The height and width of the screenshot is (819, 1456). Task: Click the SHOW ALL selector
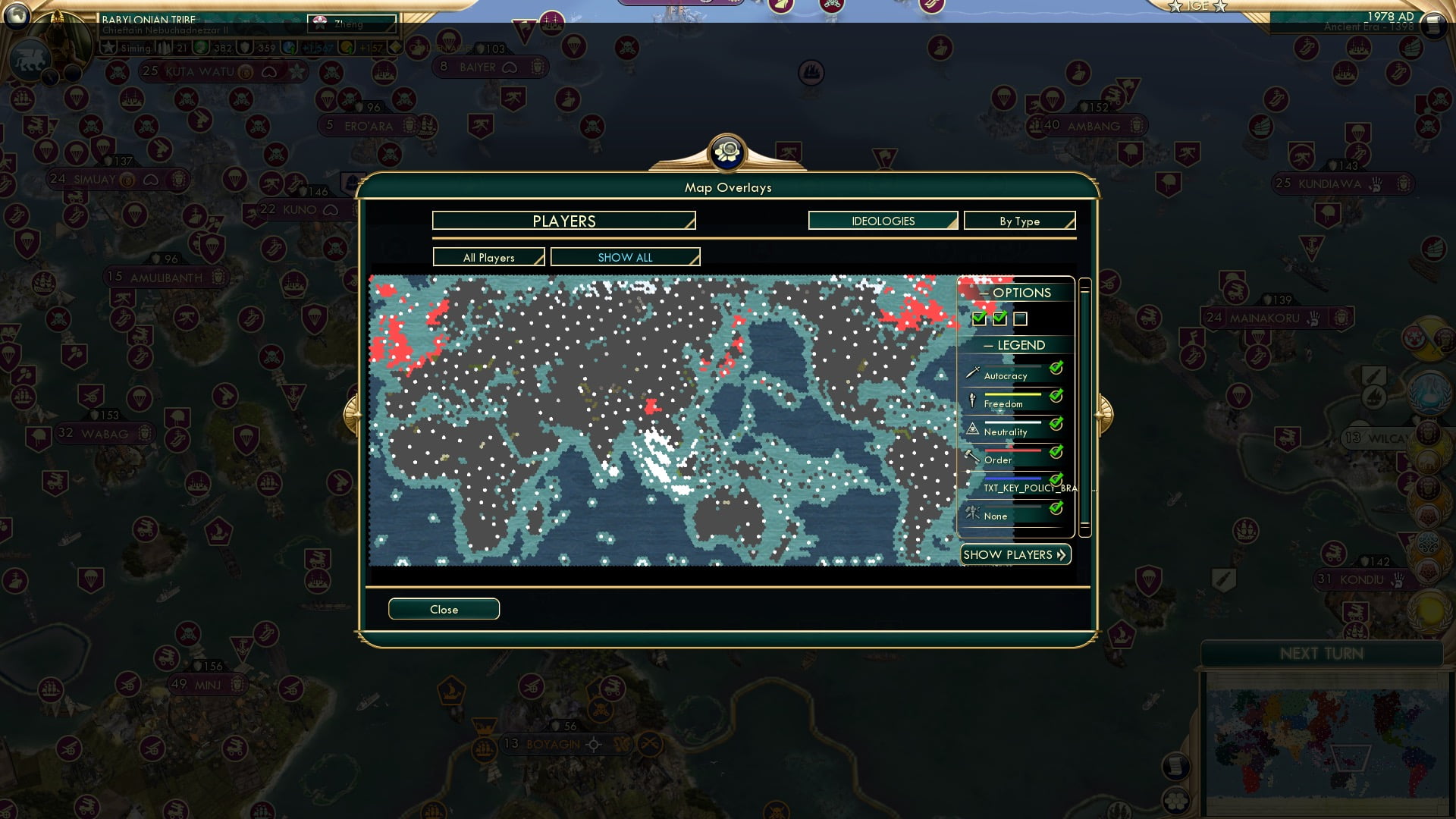tap(626, 257)
